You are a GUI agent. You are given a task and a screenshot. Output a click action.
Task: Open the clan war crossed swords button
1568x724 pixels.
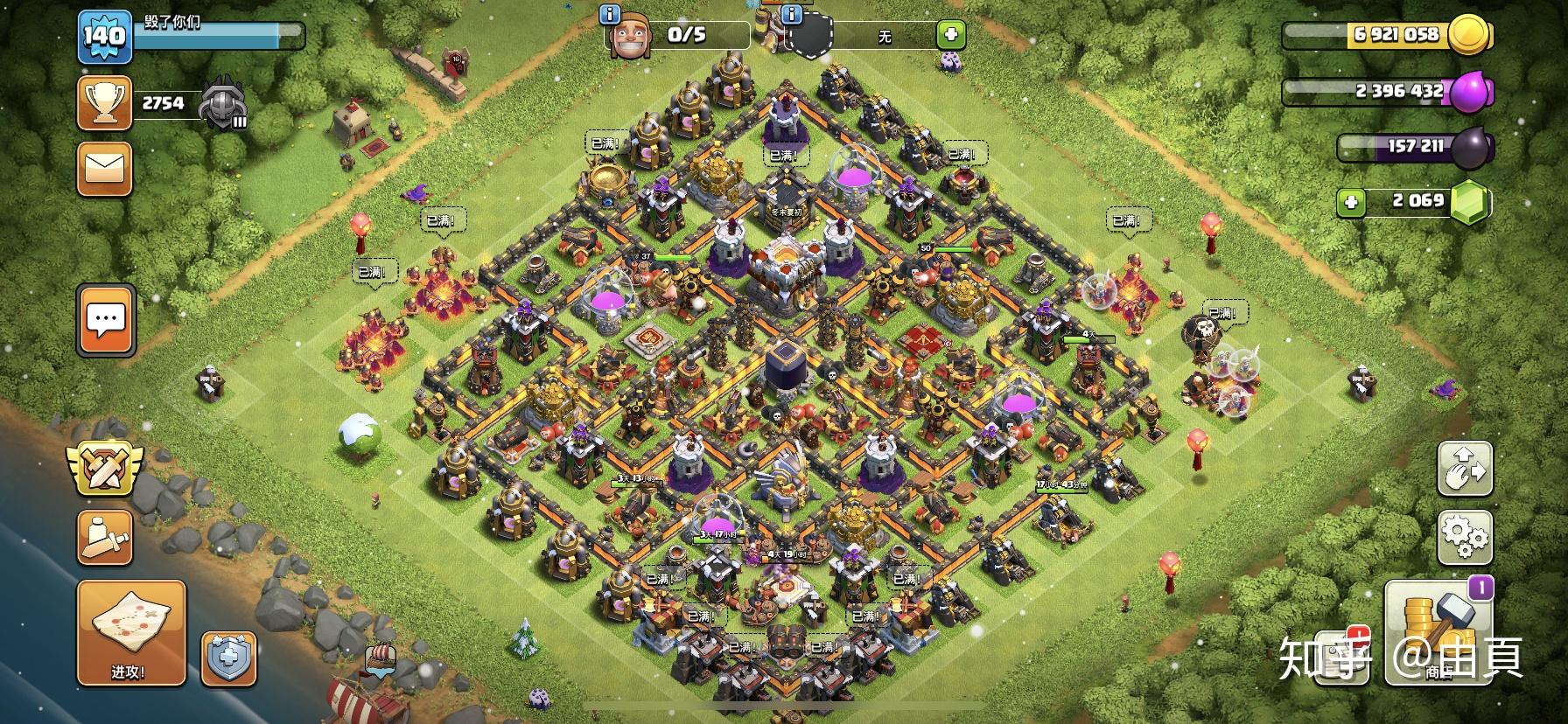[104, 466]
